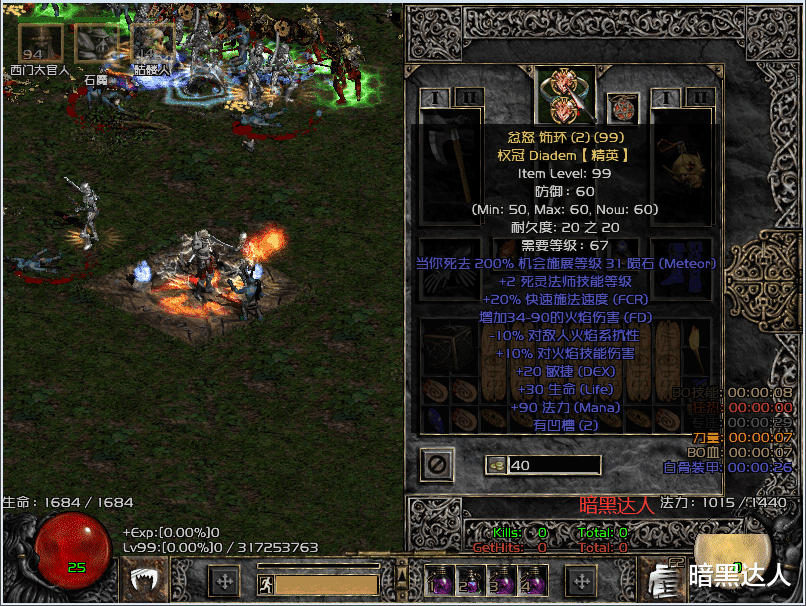Close the inventory panel

coord(437,464)
